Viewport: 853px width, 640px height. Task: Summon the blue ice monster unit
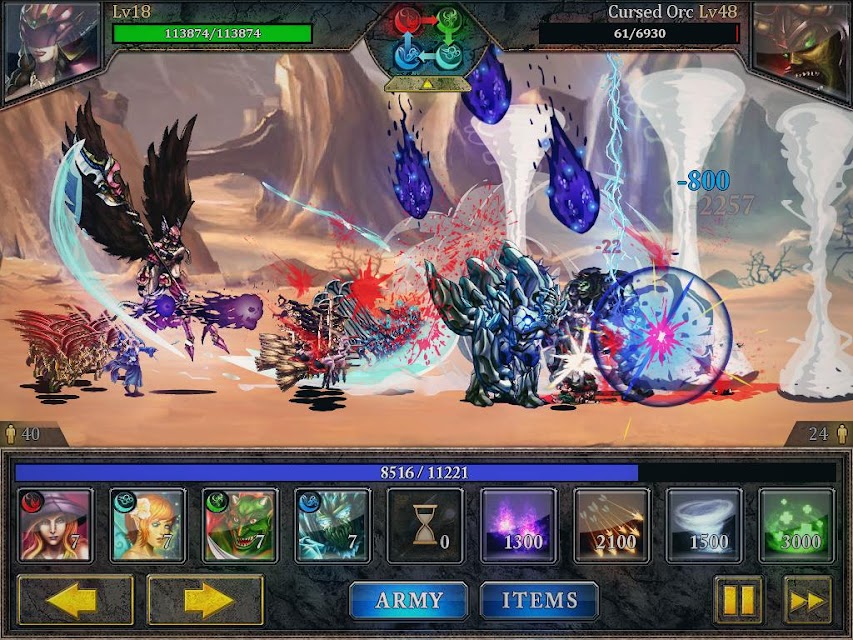click(333, 526)
